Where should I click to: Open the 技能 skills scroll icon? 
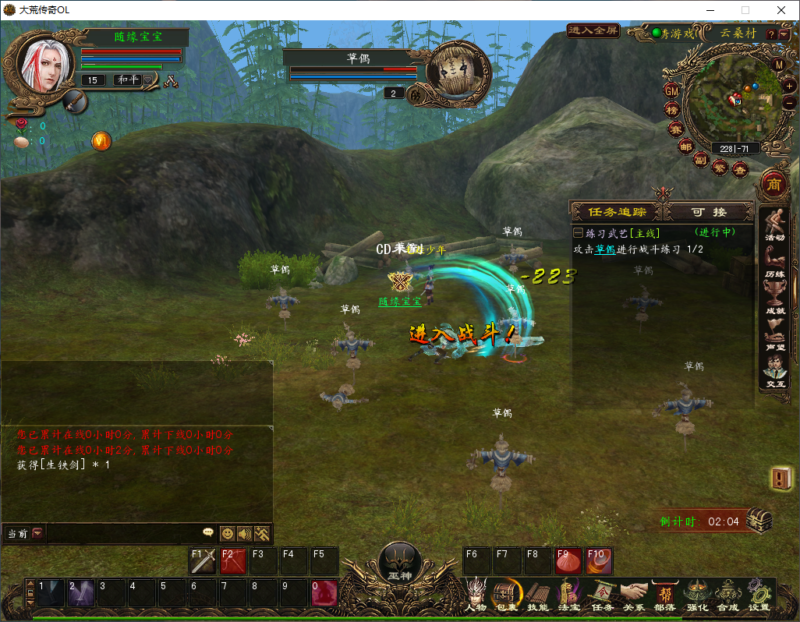[538, 594]
